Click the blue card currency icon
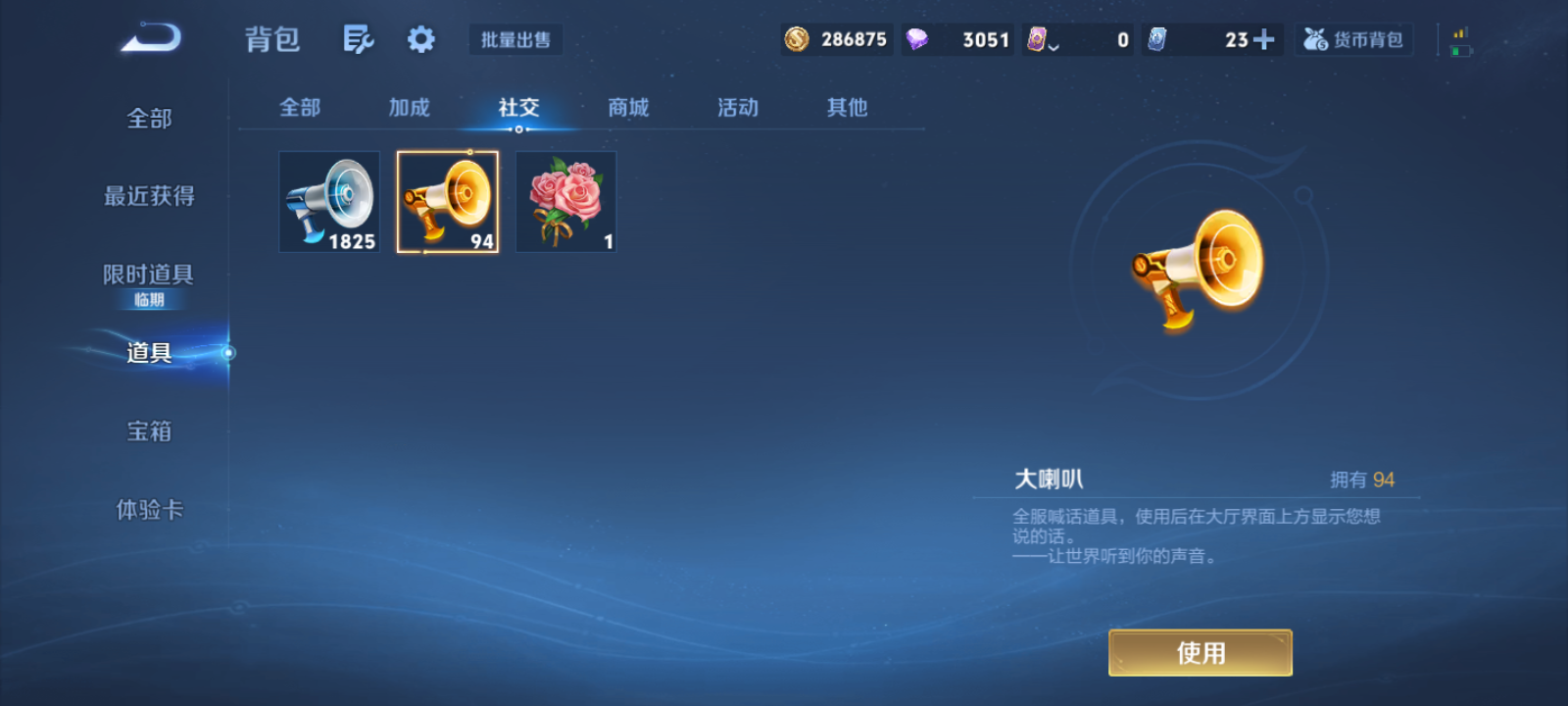This screenshot has height=706, width=1568. (1156, 39)
